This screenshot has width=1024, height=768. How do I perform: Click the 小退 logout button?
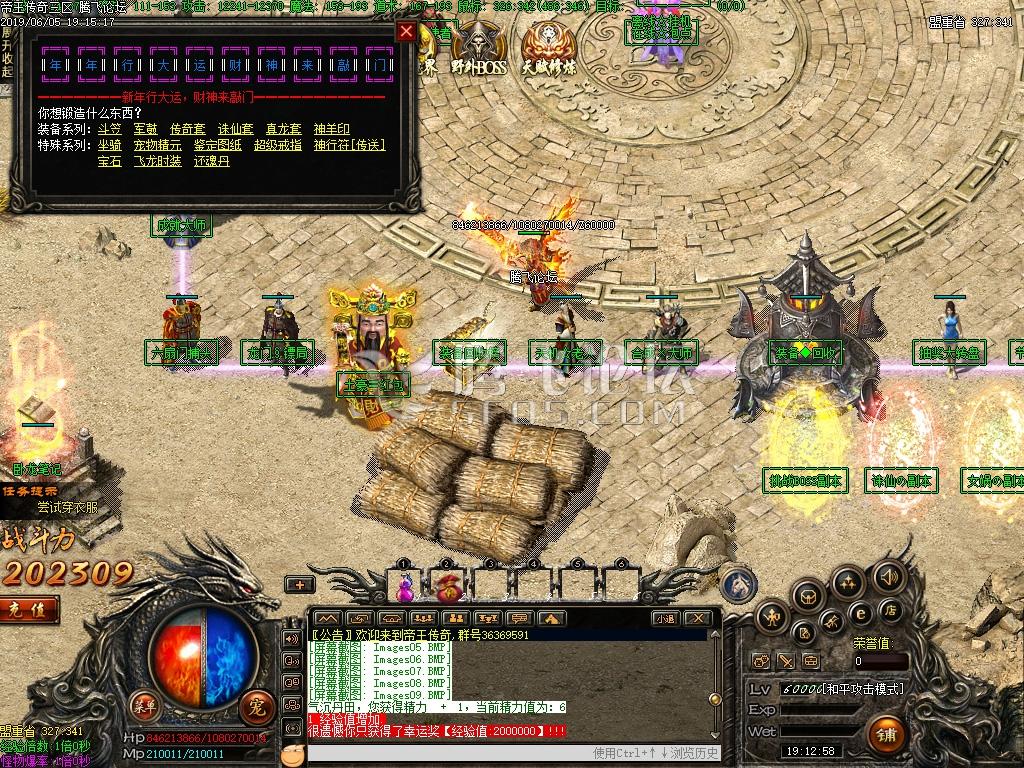click(x=666, y=619)
